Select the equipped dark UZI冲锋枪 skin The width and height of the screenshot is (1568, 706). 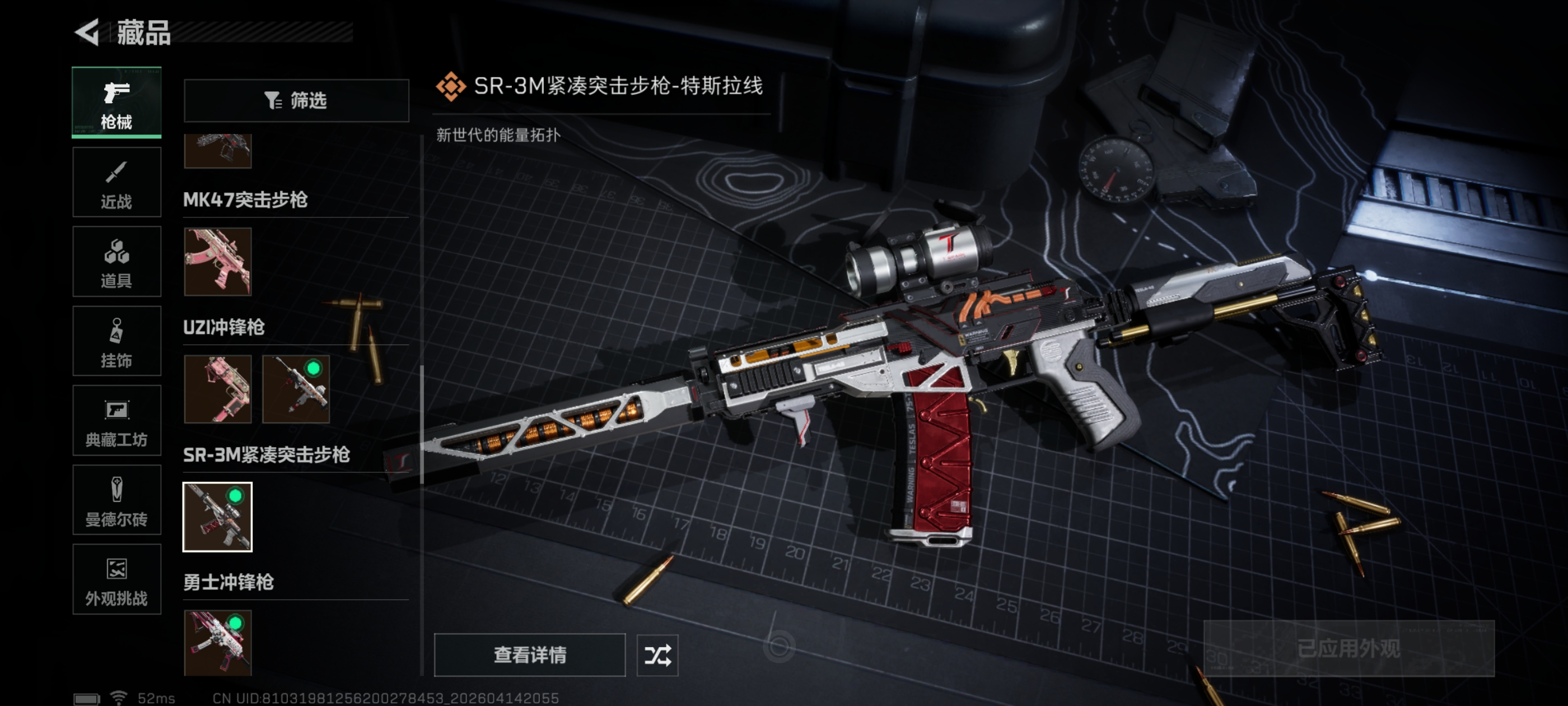click(296, 389)
